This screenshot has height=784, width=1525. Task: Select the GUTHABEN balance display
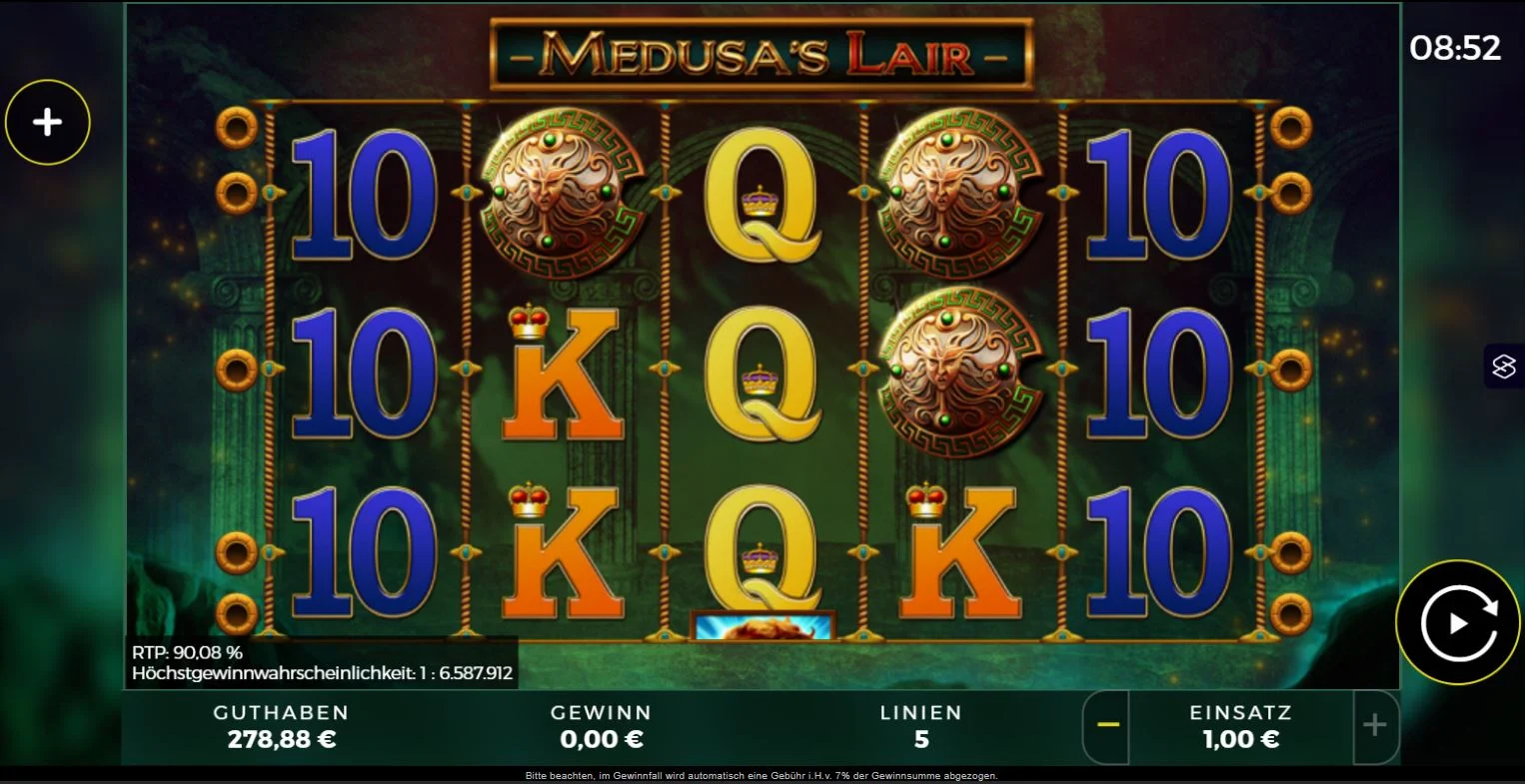coord(282,726)
